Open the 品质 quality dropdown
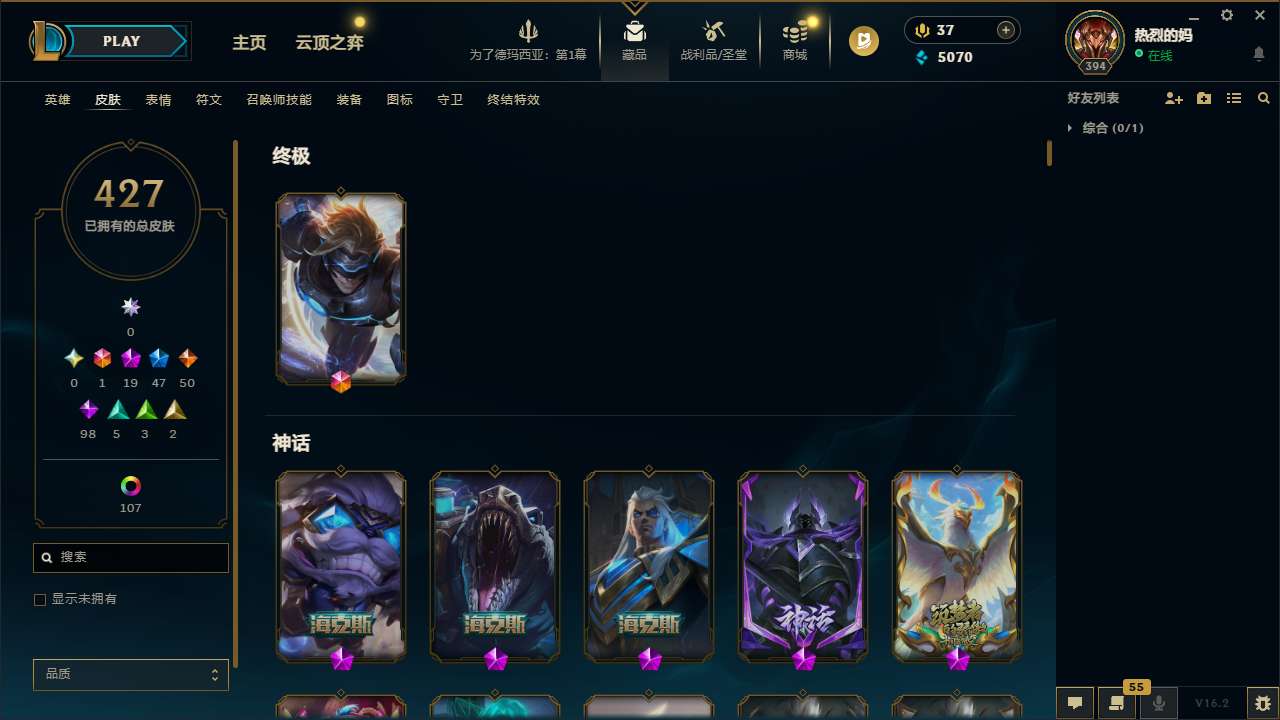Image resolution: width=1280 pixels, height=720 pixels. coord(130,674)
